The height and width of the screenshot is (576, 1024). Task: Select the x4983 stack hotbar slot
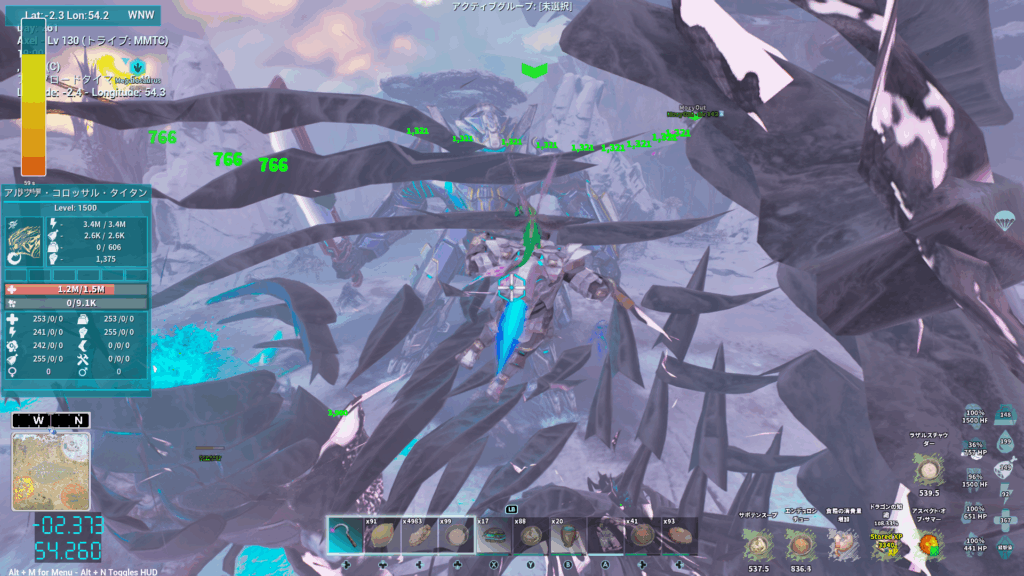coord(420,536)
